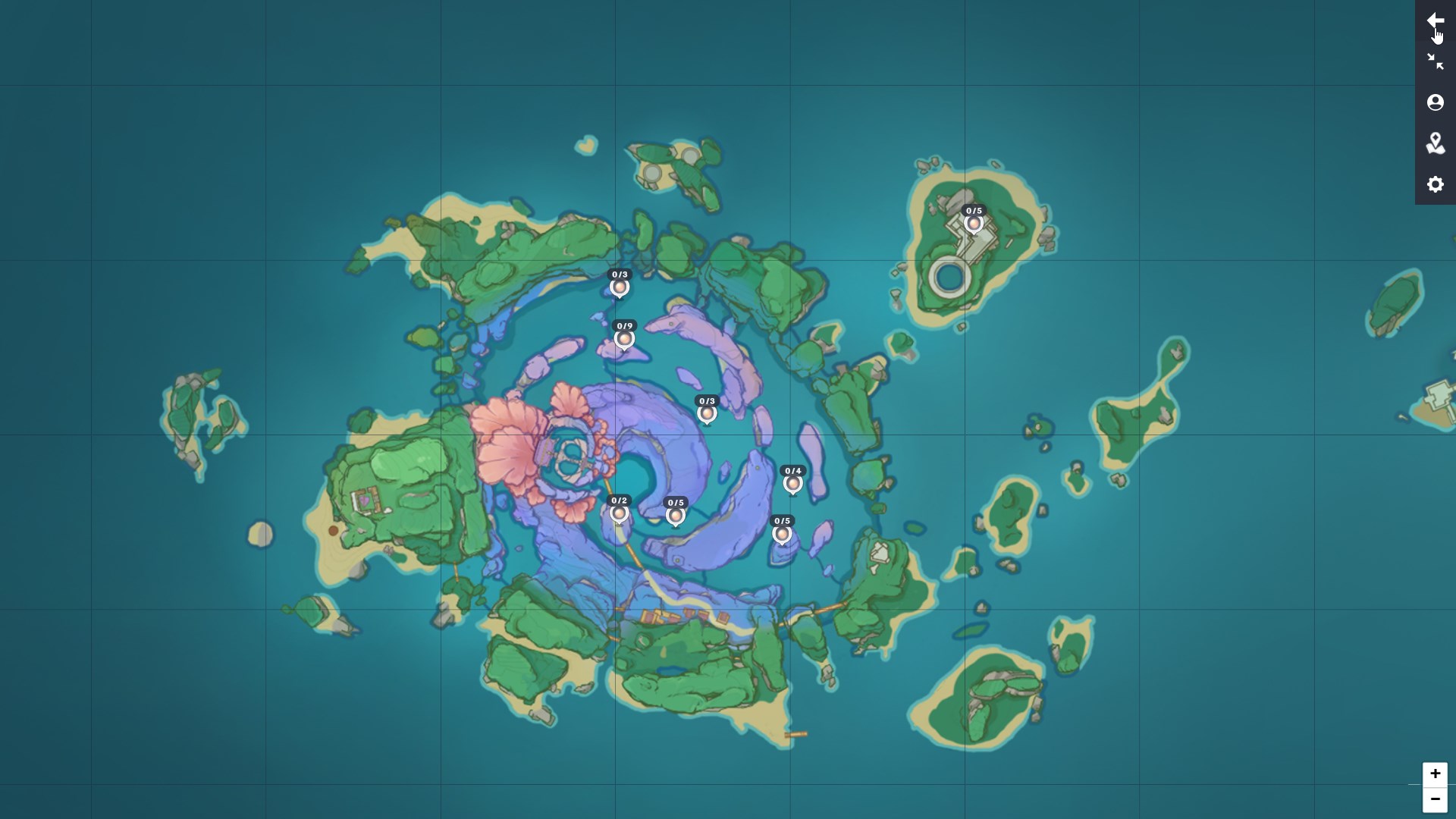Open the settings gear icon

[x=1436, y=184]
